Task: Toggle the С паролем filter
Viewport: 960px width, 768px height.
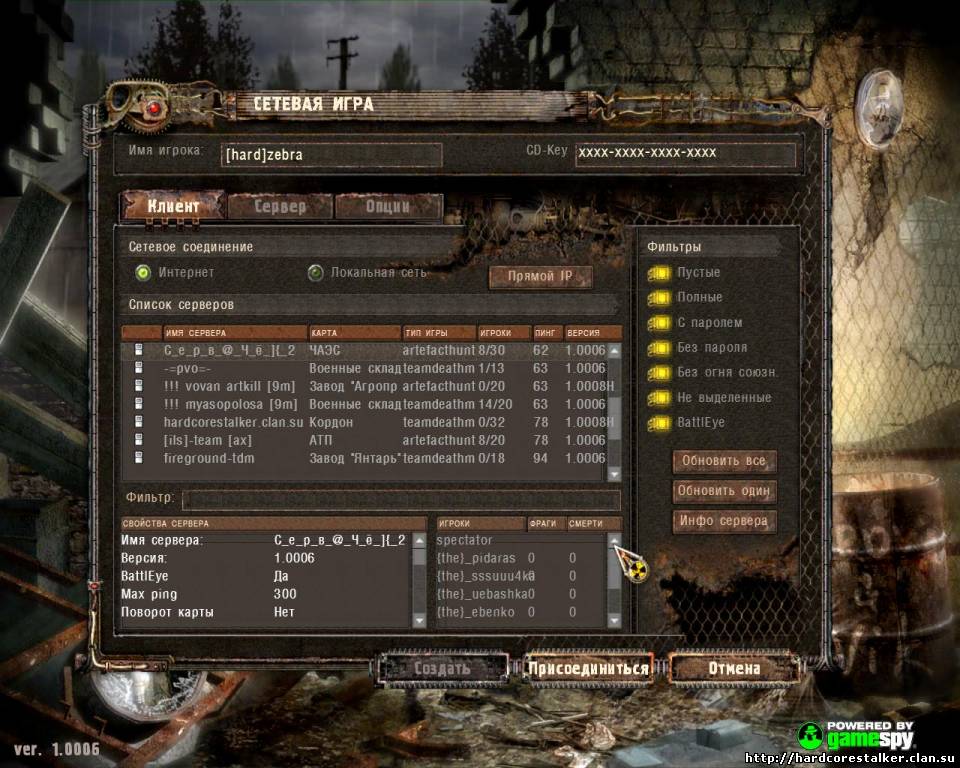Action: pos(659,323)
